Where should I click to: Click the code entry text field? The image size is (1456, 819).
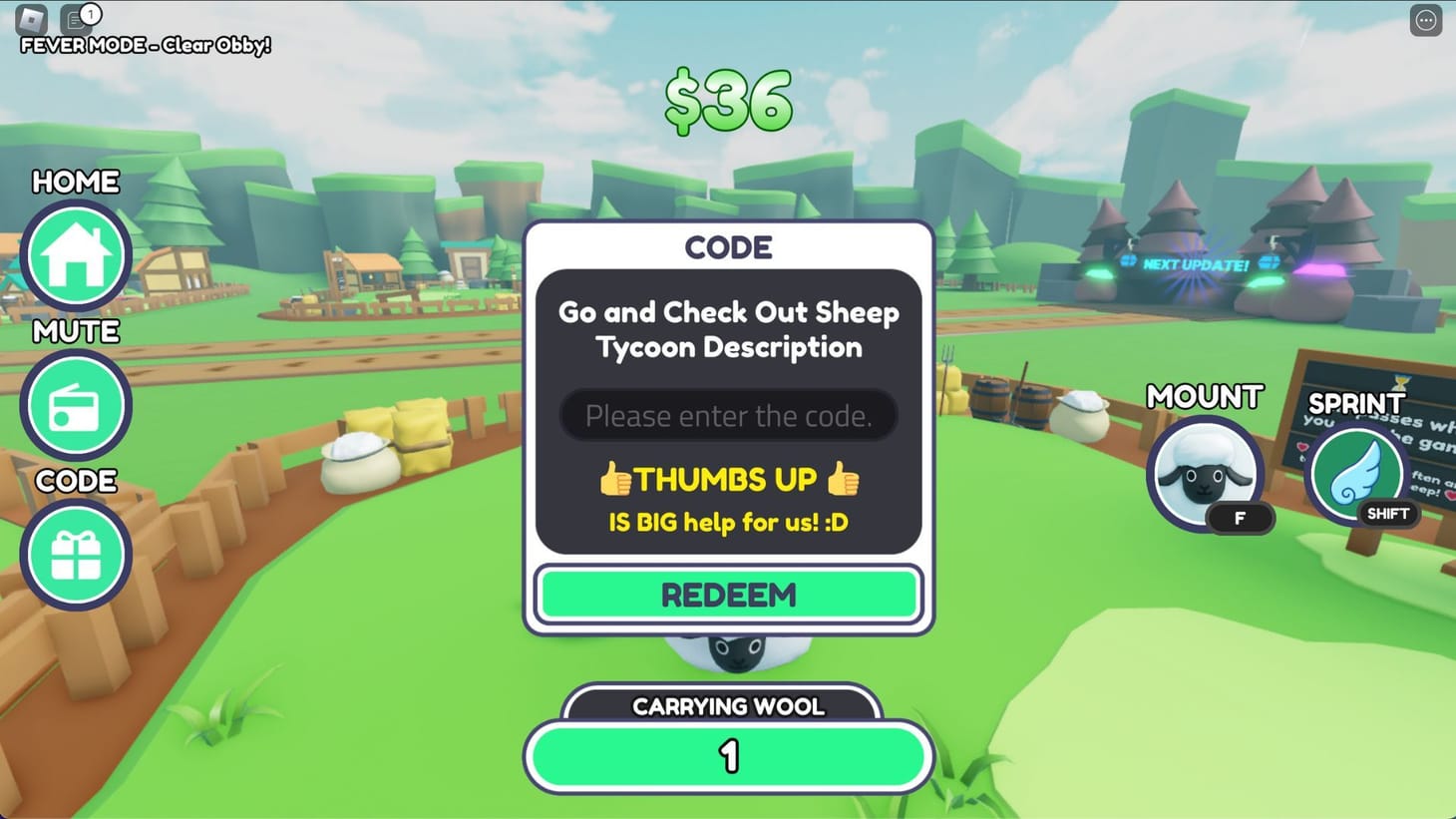729,415
